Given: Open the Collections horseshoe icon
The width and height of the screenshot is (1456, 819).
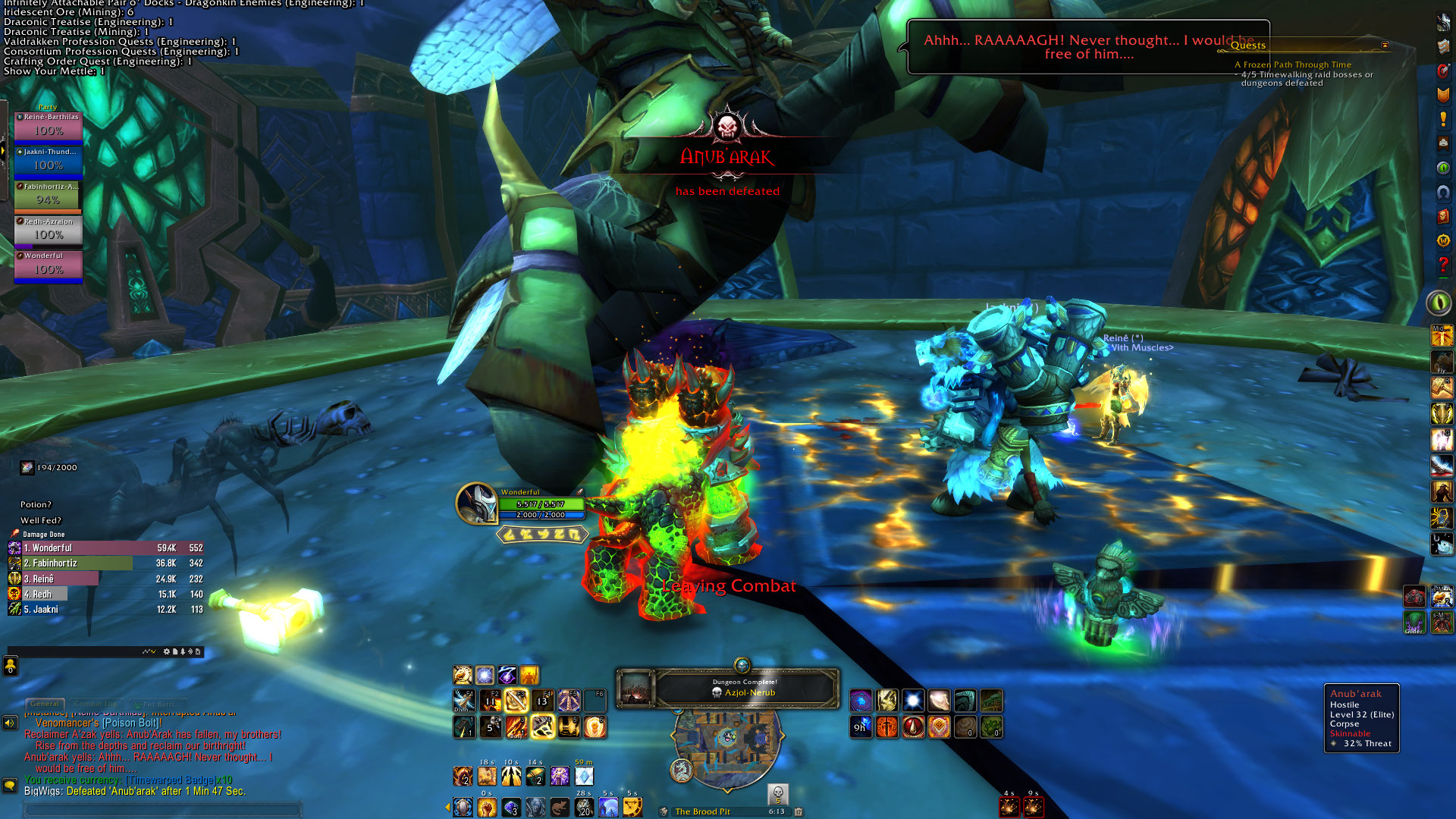Looking at the screenshot, I should 1443,192.
